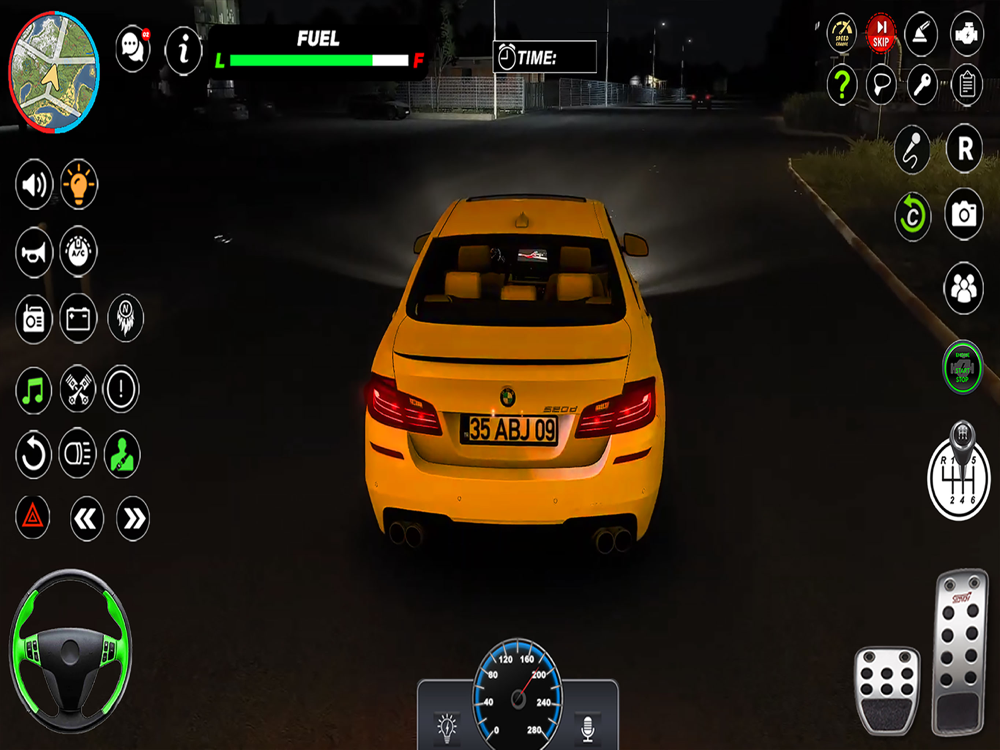Push the Engine Start Stop button
Screen dimensions: 1000x750
pyautogui.click(x=963, y=367)
